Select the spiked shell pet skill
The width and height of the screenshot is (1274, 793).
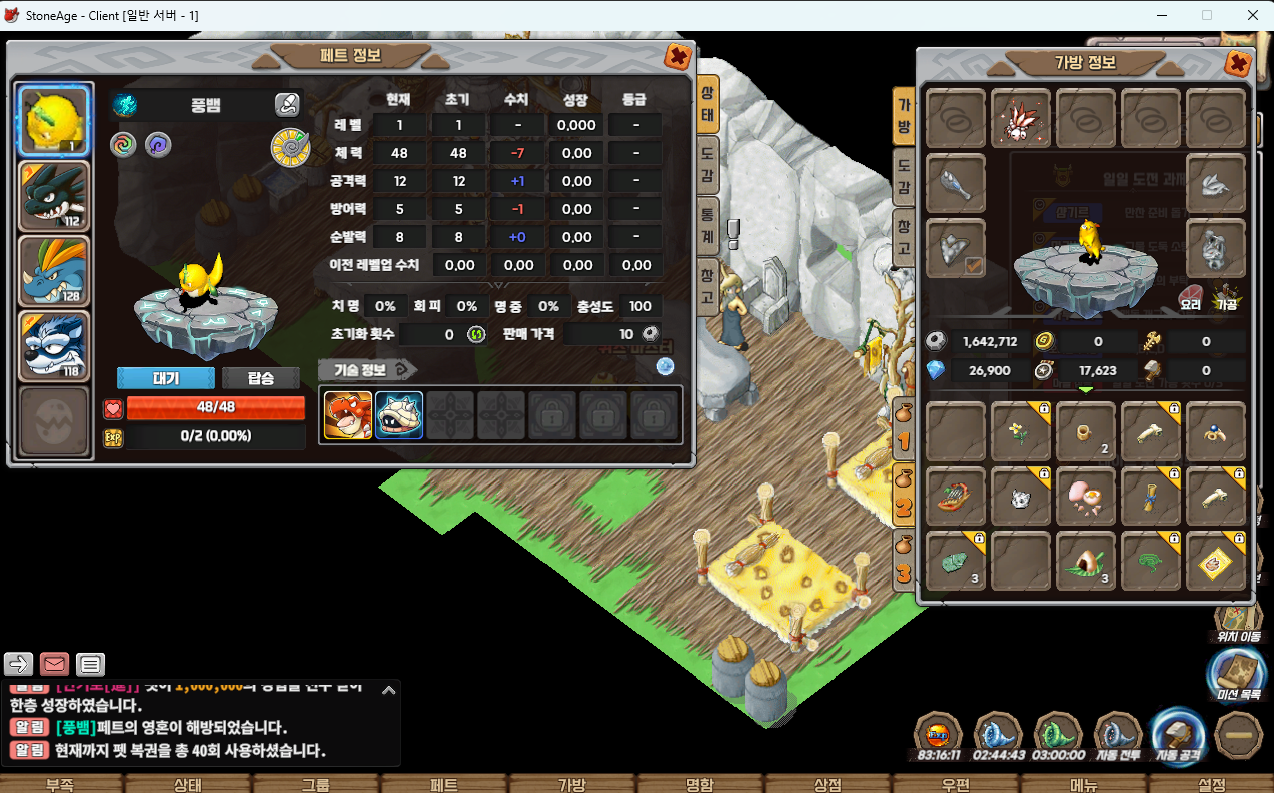(x=399, y=415)
